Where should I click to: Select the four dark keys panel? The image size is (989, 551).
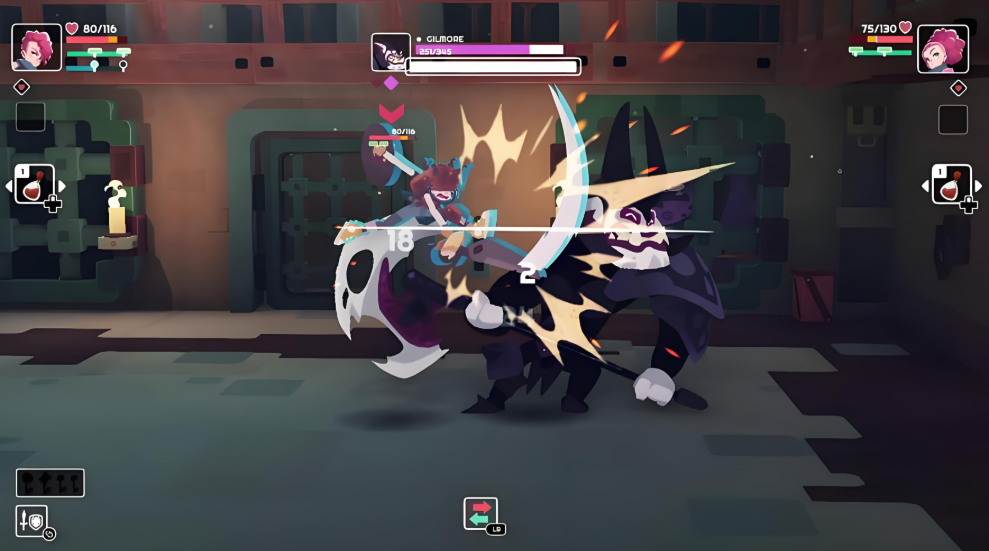click(x=50, y=483)
